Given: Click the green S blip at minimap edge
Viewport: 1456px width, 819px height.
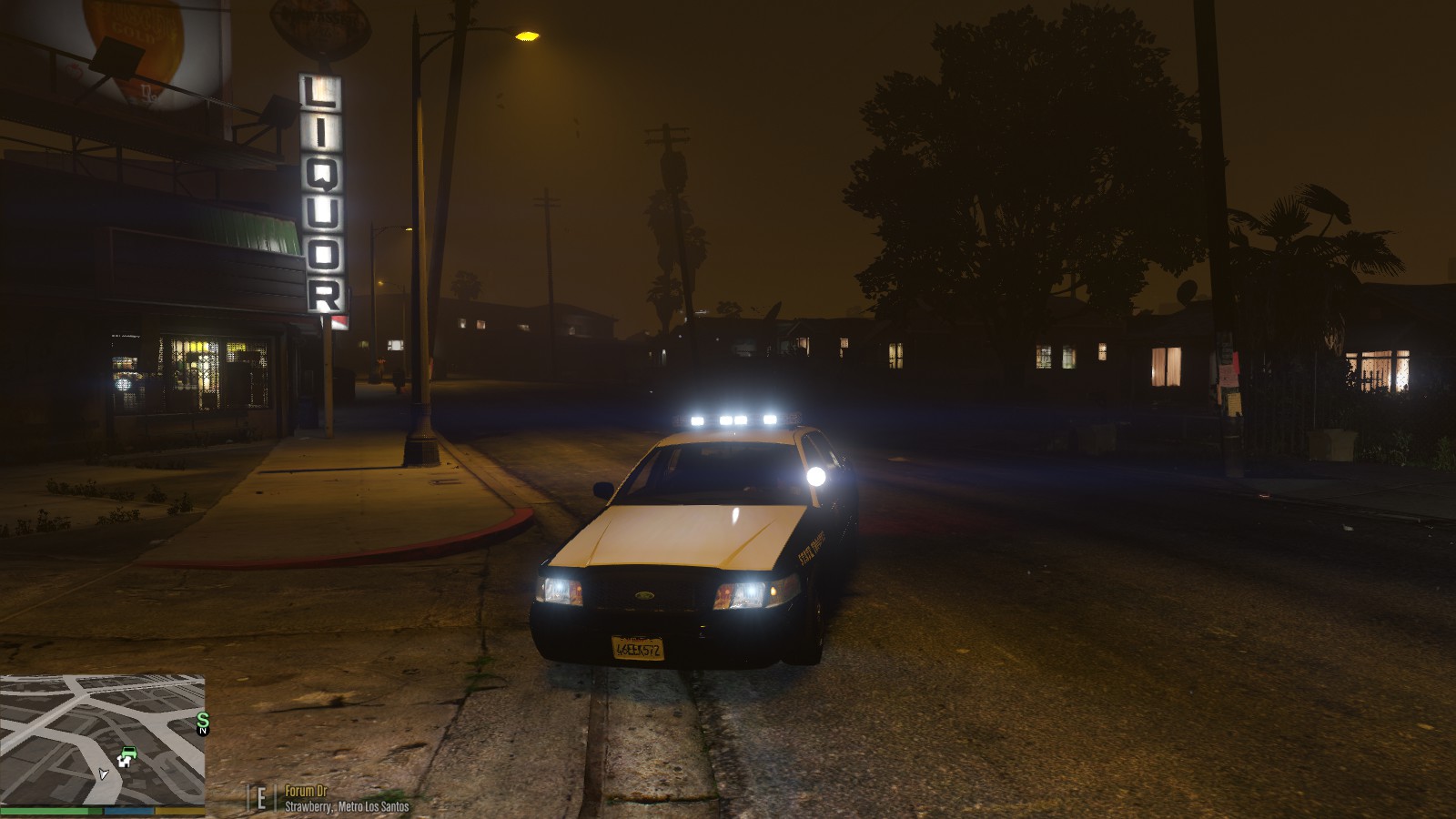Looking at the screenshot, I should tap(202, 720).
